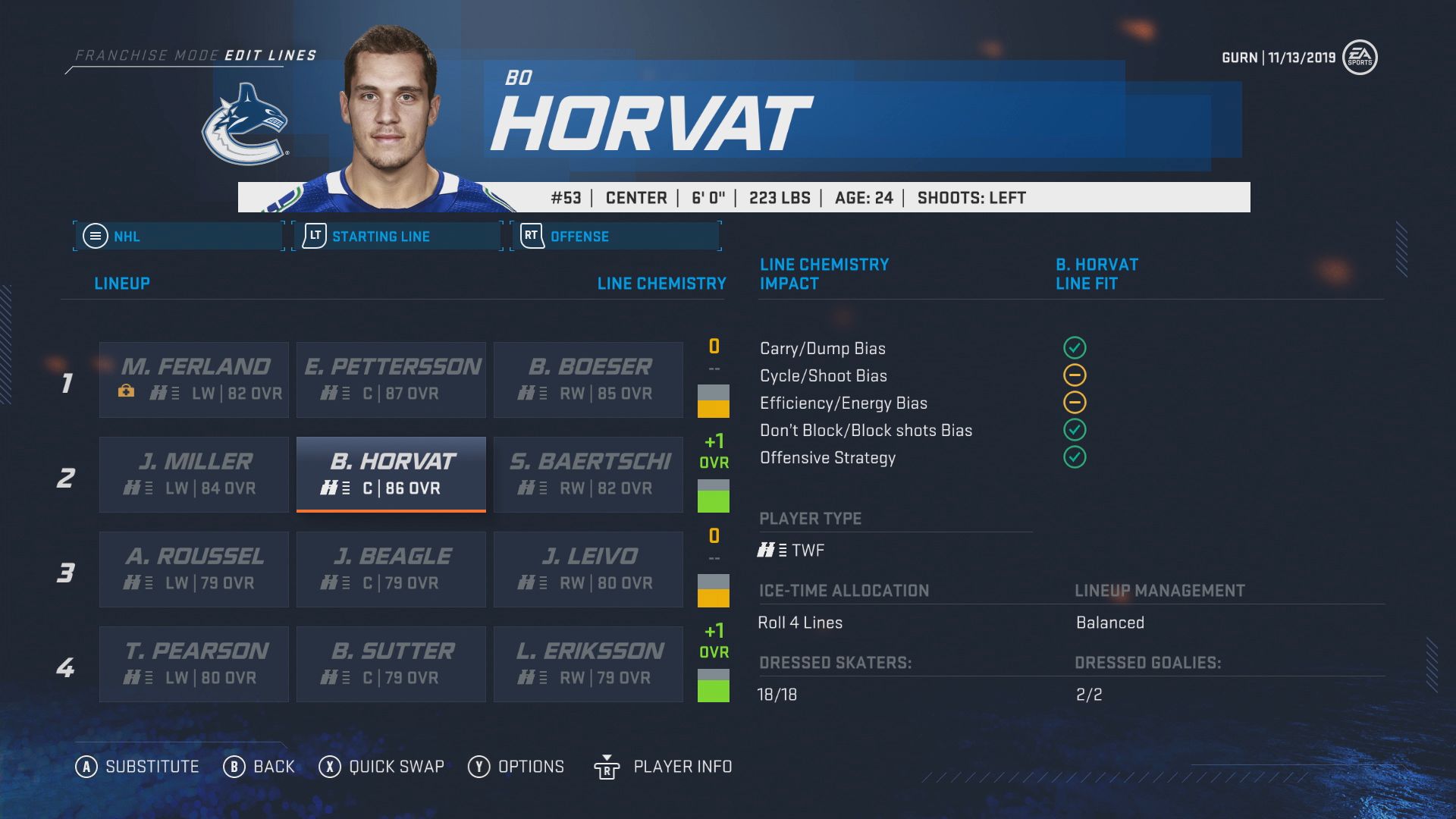The height and width of the screenshot is (819, 1456).
Task: Choose T. Pearson on fourth line
Action: click(x=194, y=664)
